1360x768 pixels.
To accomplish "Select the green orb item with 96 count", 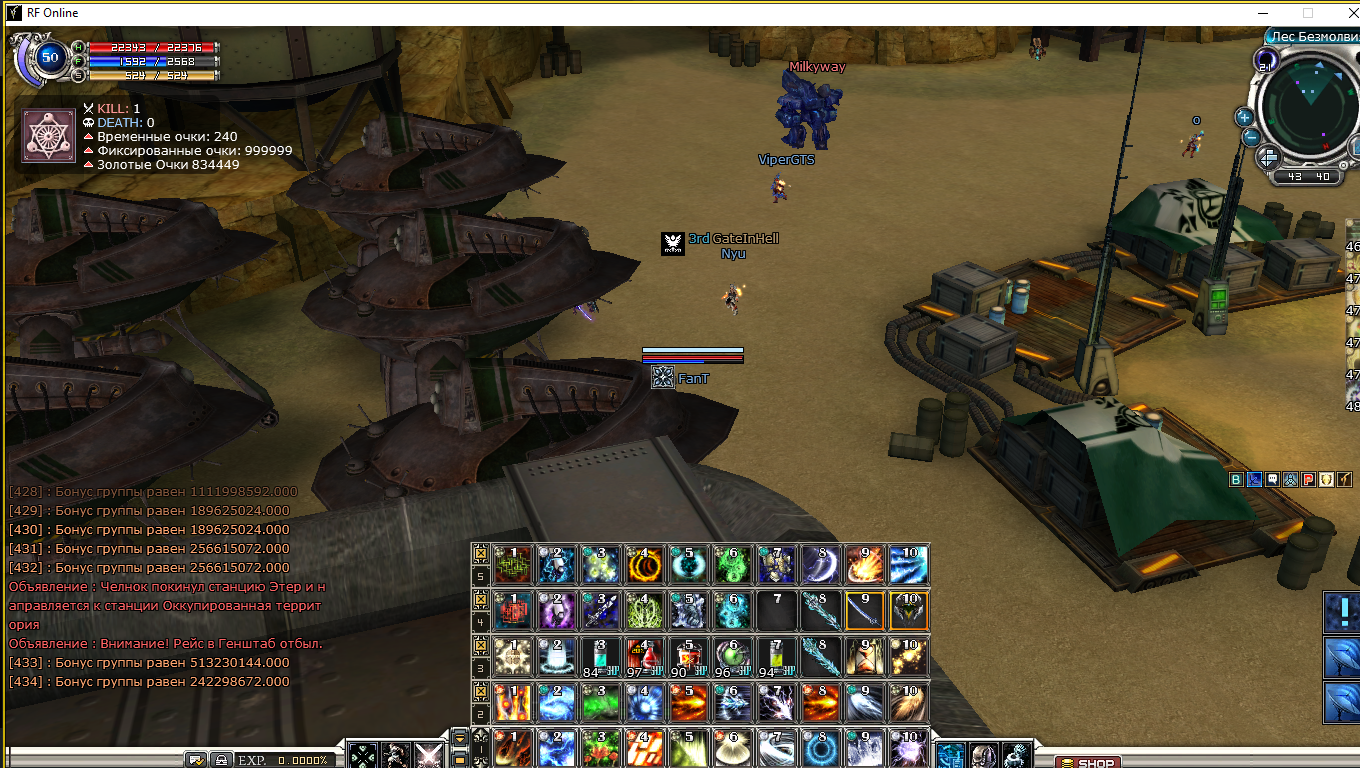I will (731, 656).
